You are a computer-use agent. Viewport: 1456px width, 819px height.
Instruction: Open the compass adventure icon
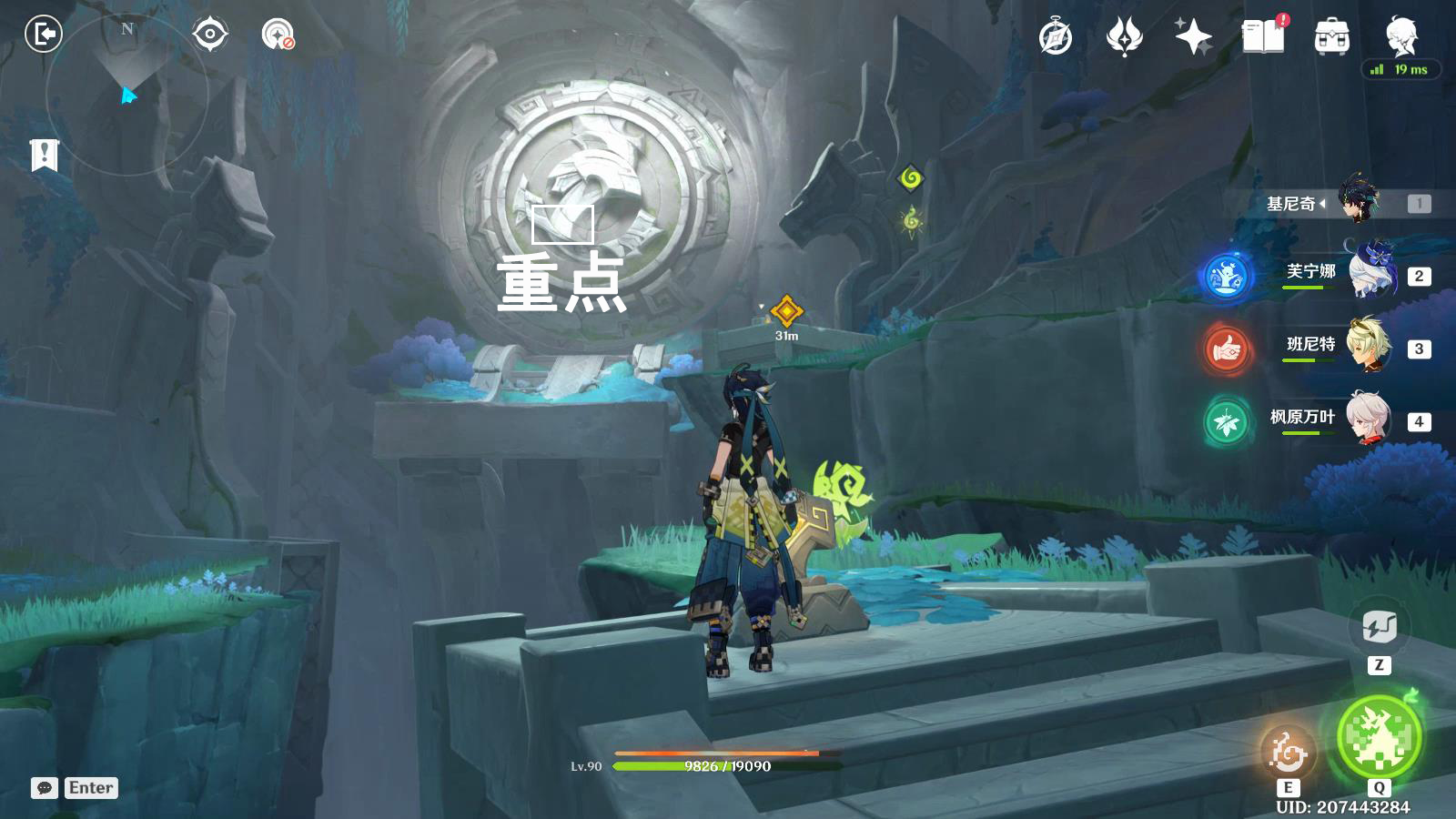tap(1056, 37)
